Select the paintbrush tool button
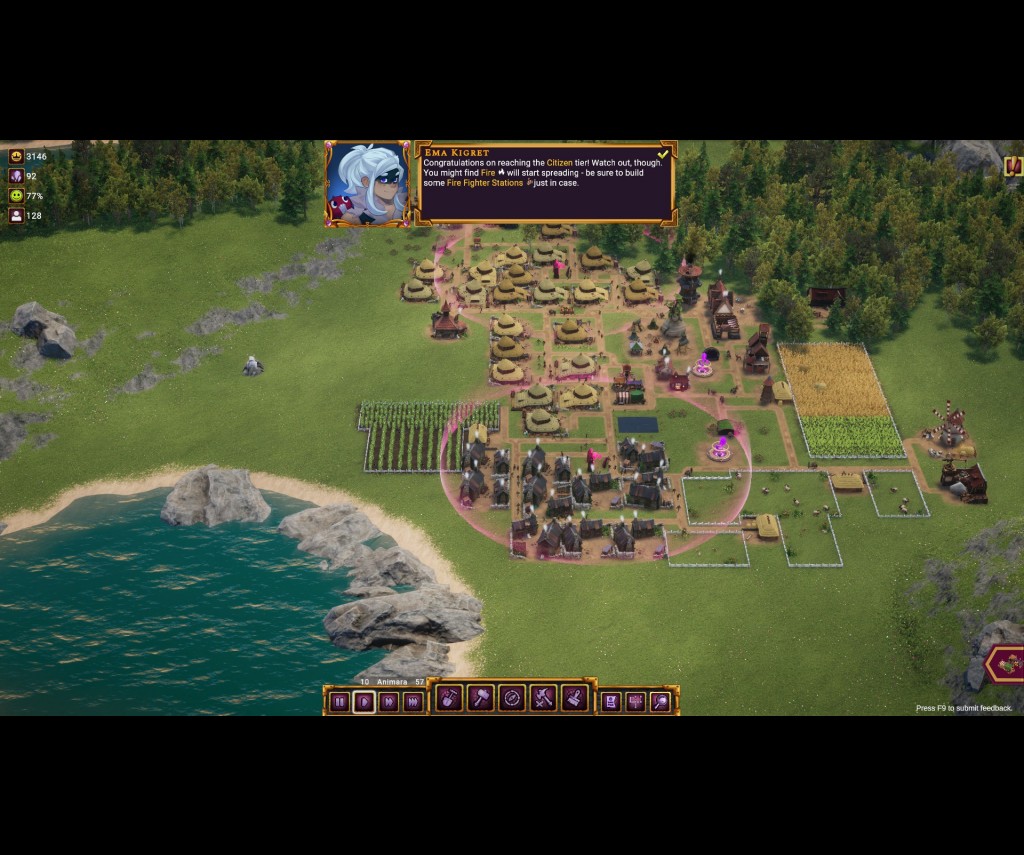 tap(574, 698)
